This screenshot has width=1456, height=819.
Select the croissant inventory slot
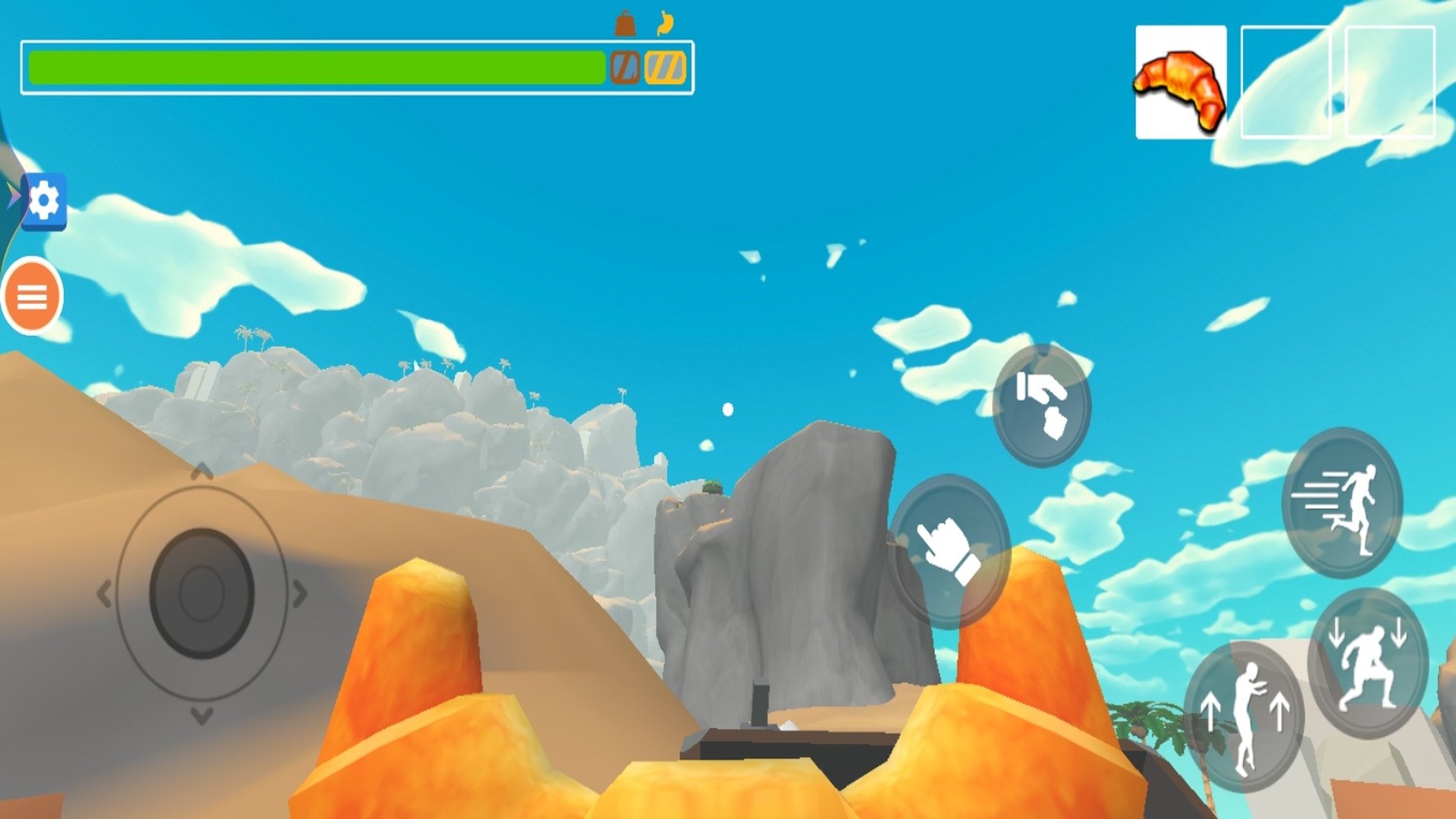tap(1180, 82)
